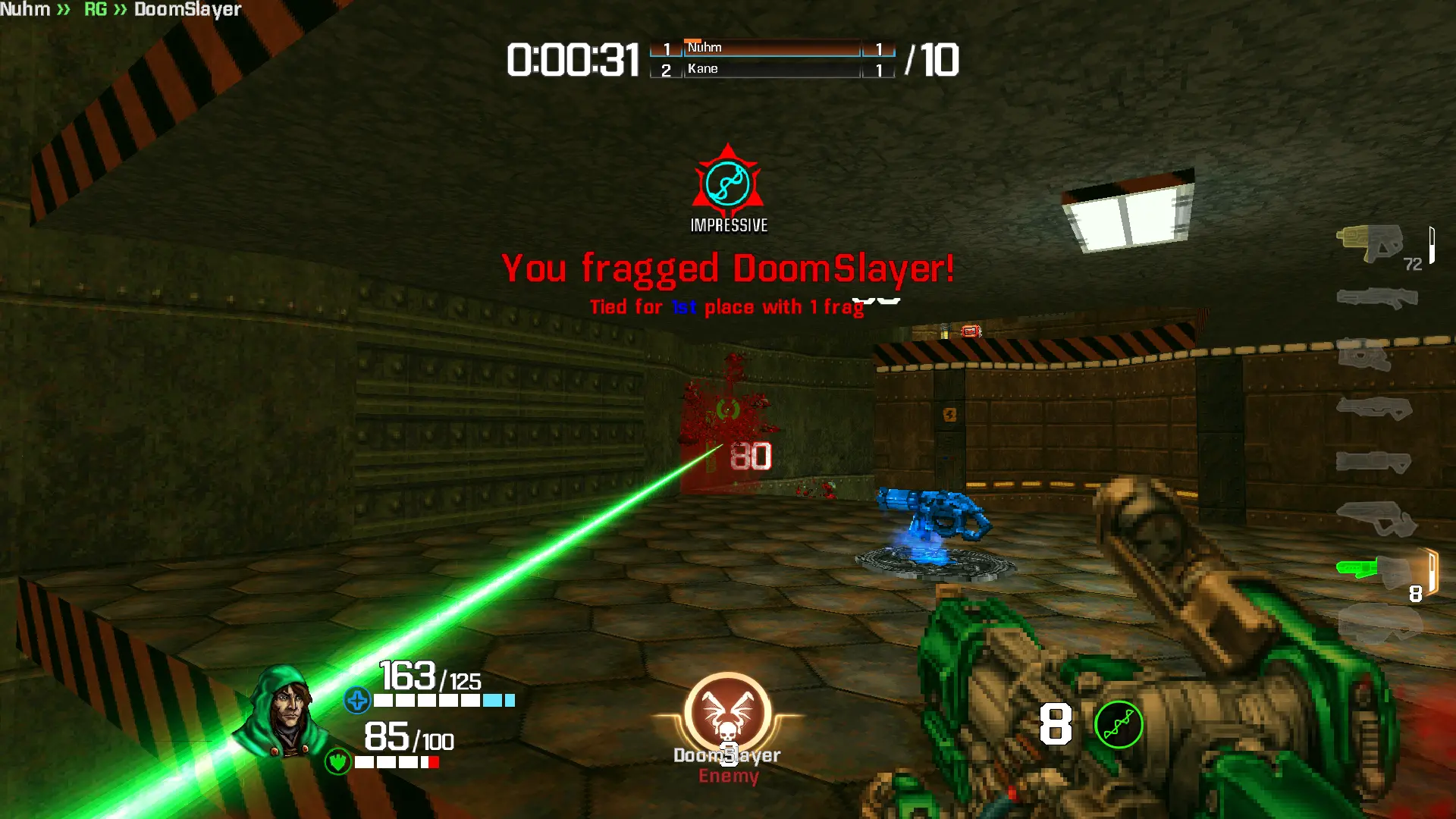Click the blue health cross icon
The height and width of the screenshot is (819, 1456).
point(356,700)
